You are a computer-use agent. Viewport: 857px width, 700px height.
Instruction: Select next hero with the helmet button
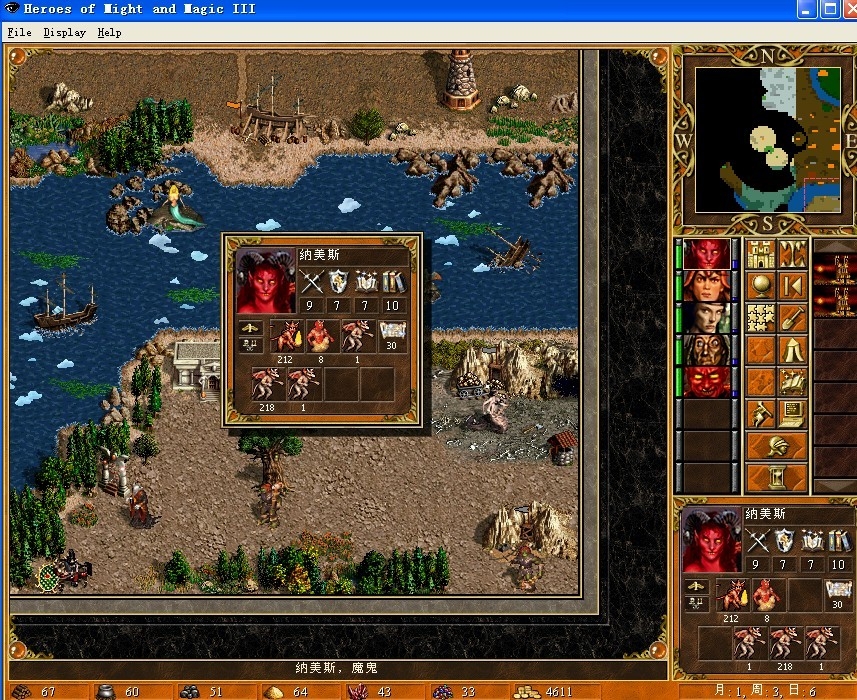778,446
